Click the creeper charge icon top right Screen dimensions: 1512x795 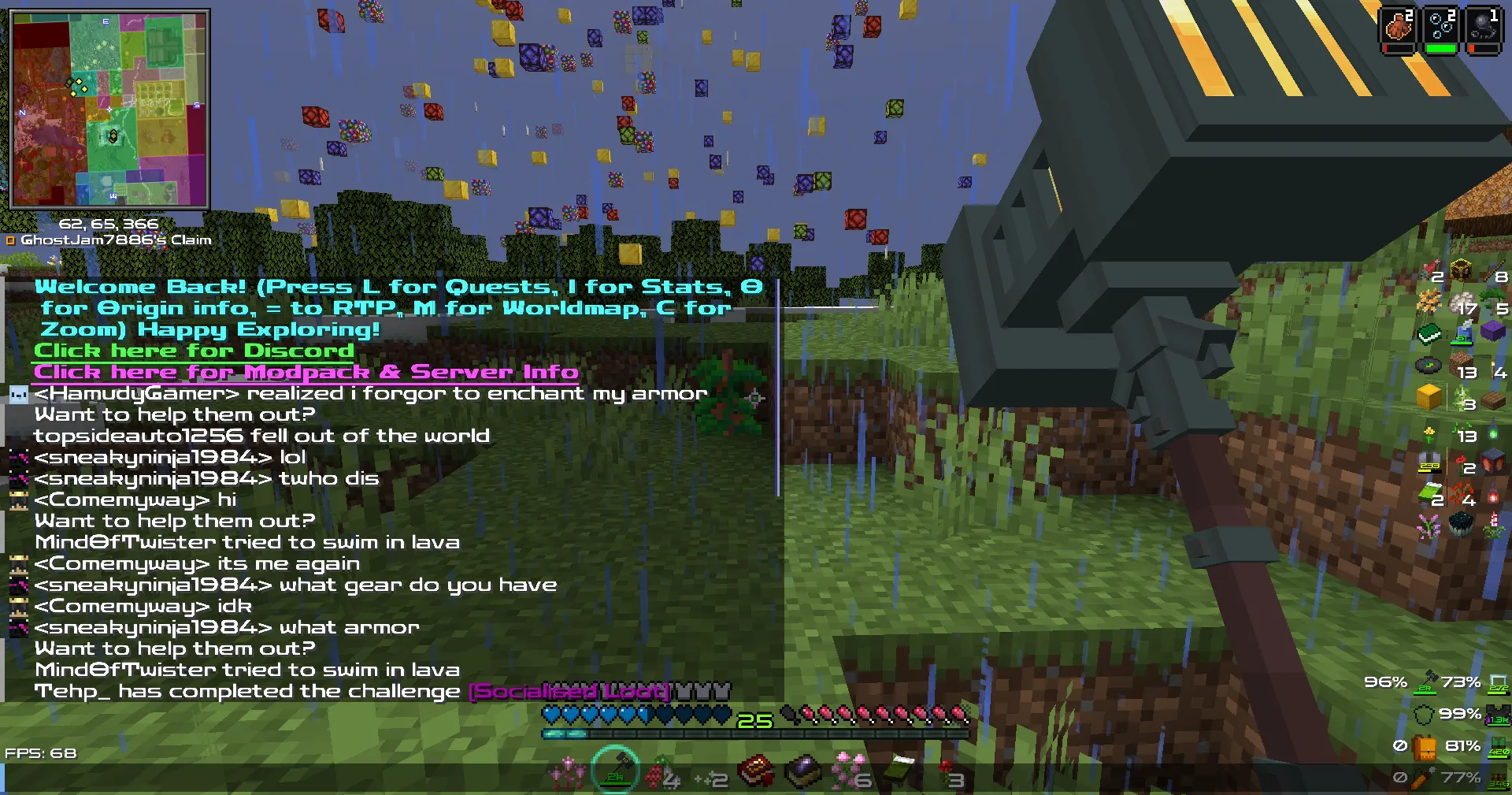pyautogui.click(x=1484, y=26)
